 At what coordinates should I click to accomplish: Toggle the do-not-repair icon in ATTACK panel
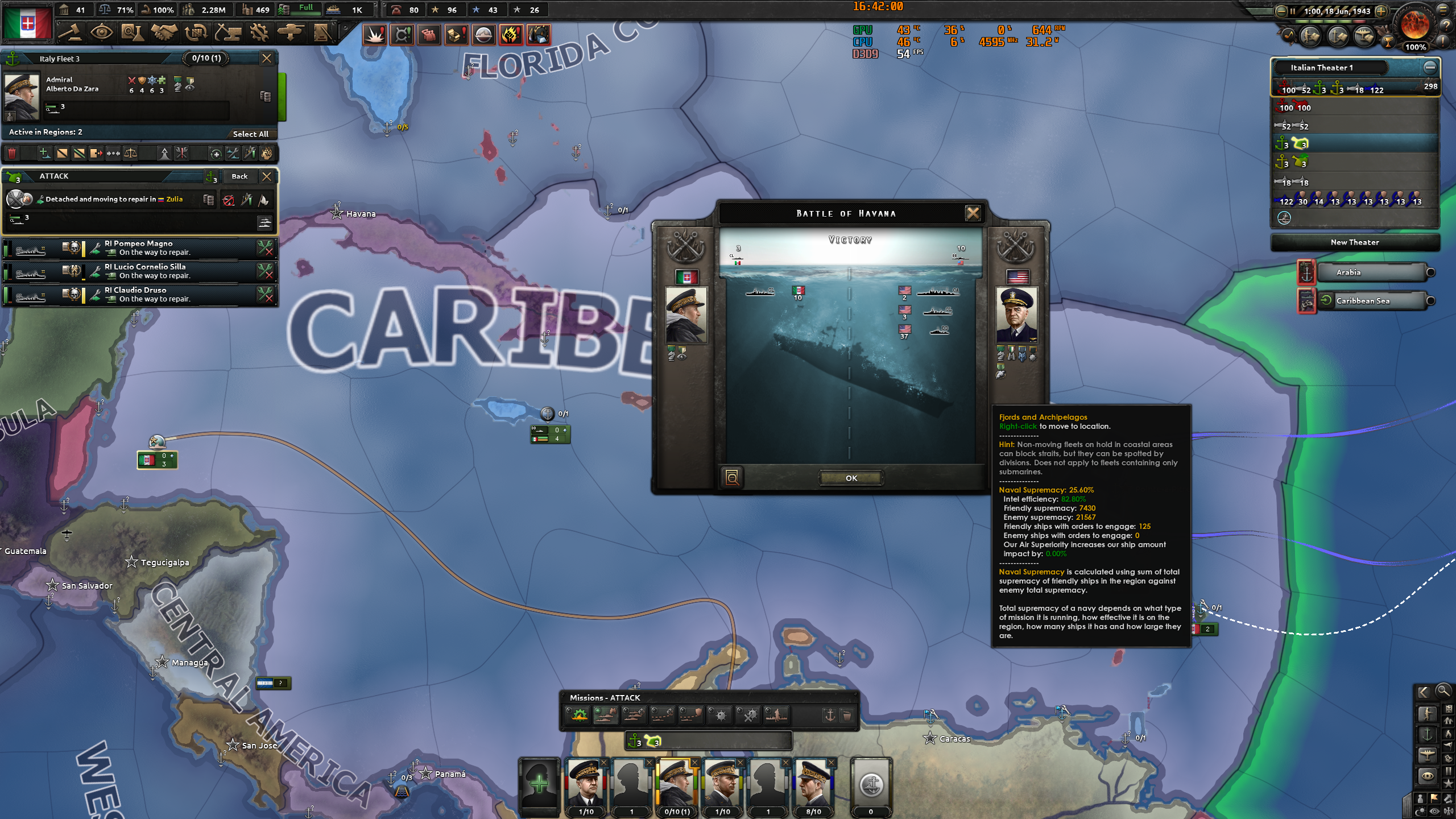[x=229, y=200]
